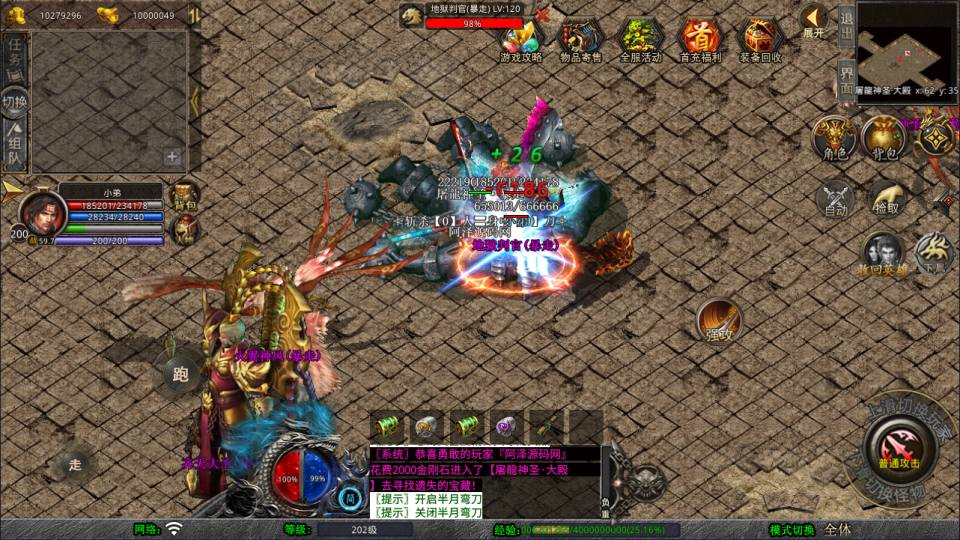Viewport: 960px width, 540px height.
Task: Open the 游戏攻略 game guide icon
Action: point(521,39)
